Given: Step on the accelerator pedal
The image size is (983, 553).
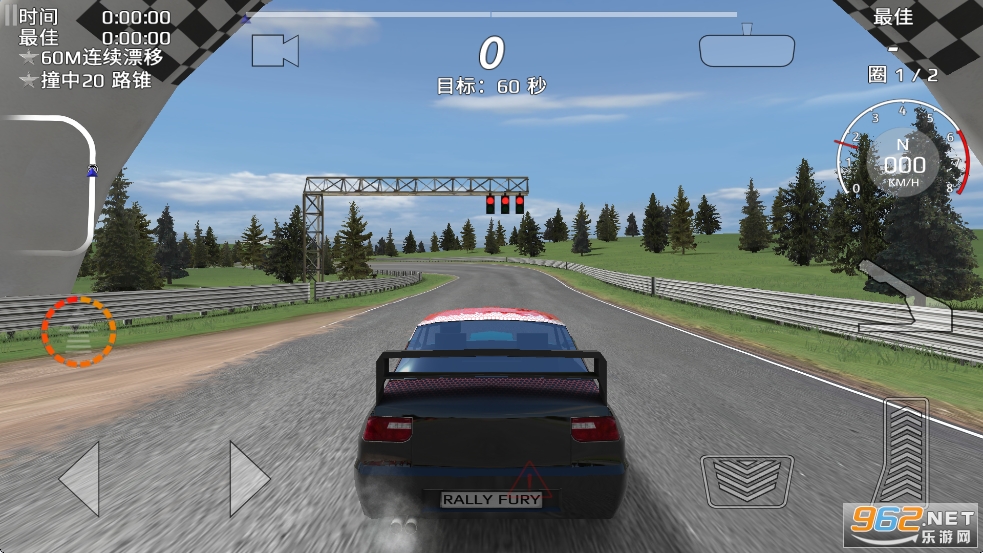Looking at the screenshot, I should point(906,452).
